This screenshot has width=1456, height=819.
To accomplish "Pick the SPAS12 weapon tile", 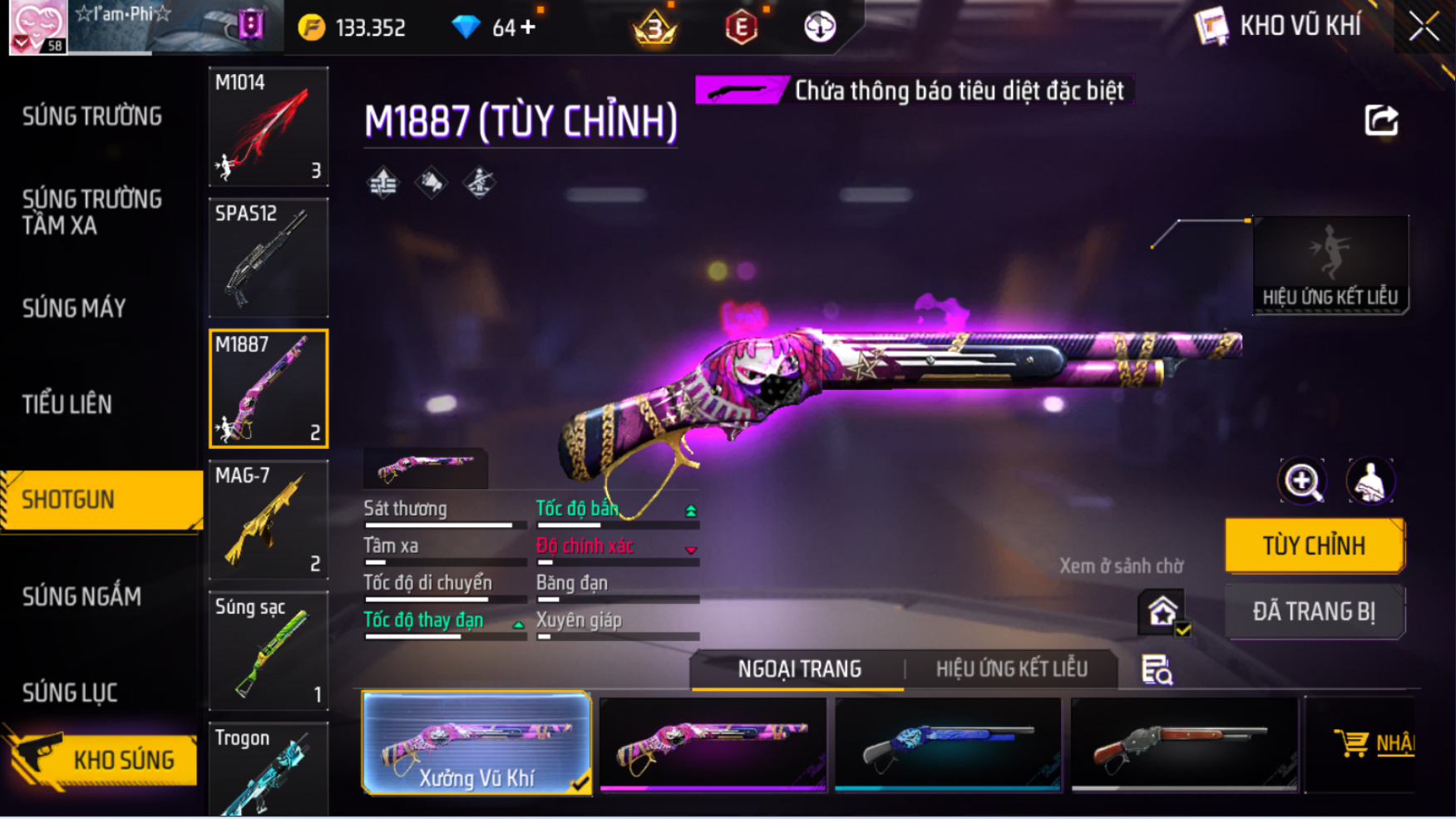I will point(268,258).
